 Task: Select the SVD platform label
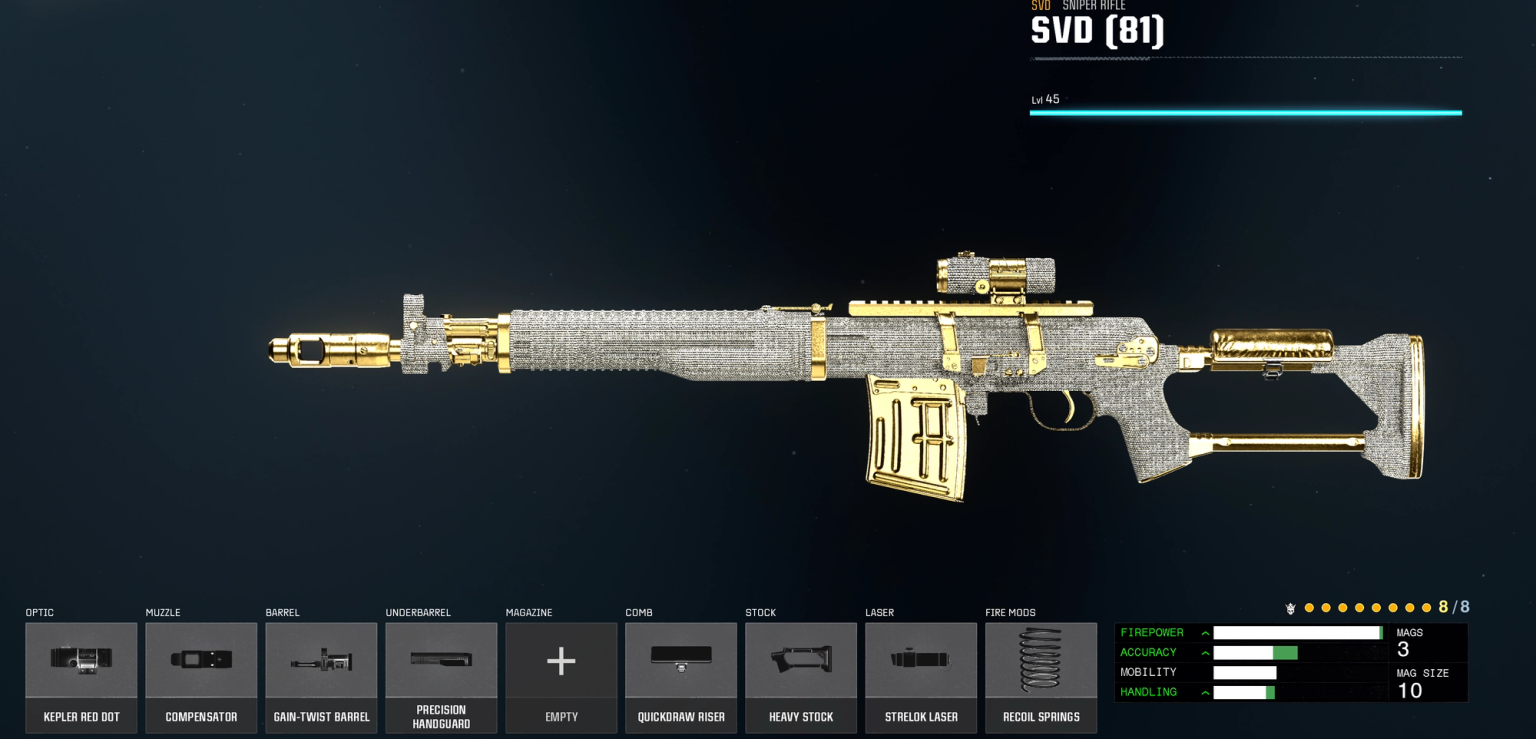click(x=1041, y=5)
